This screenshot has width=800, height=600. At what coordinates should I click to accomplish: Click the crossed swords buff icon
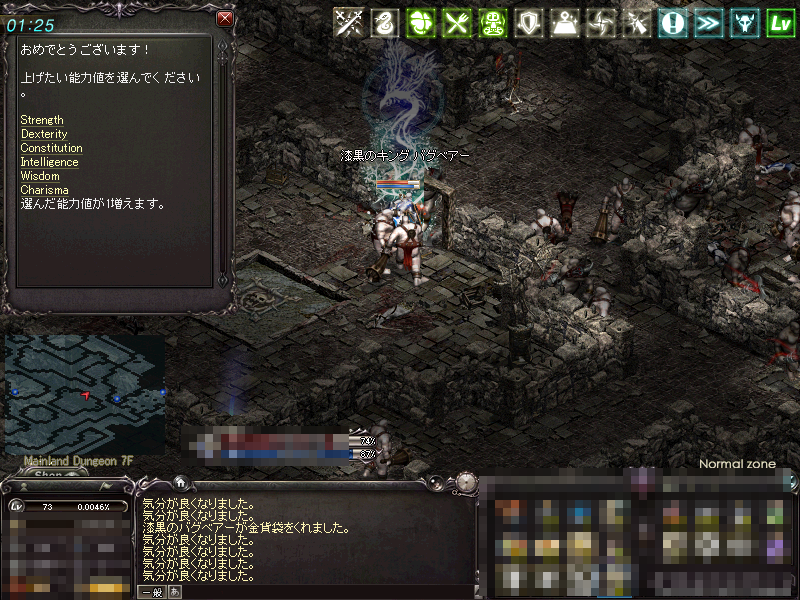[348, 23]
